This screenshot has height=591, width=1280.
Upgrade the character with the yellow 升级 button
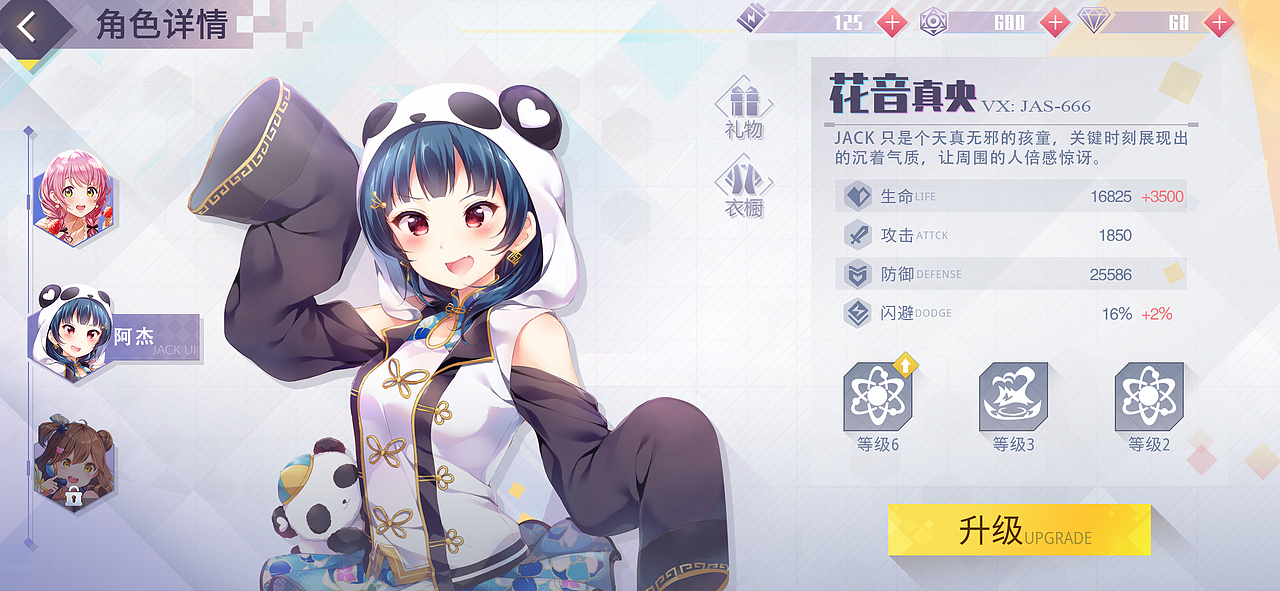coord(1019,530)
